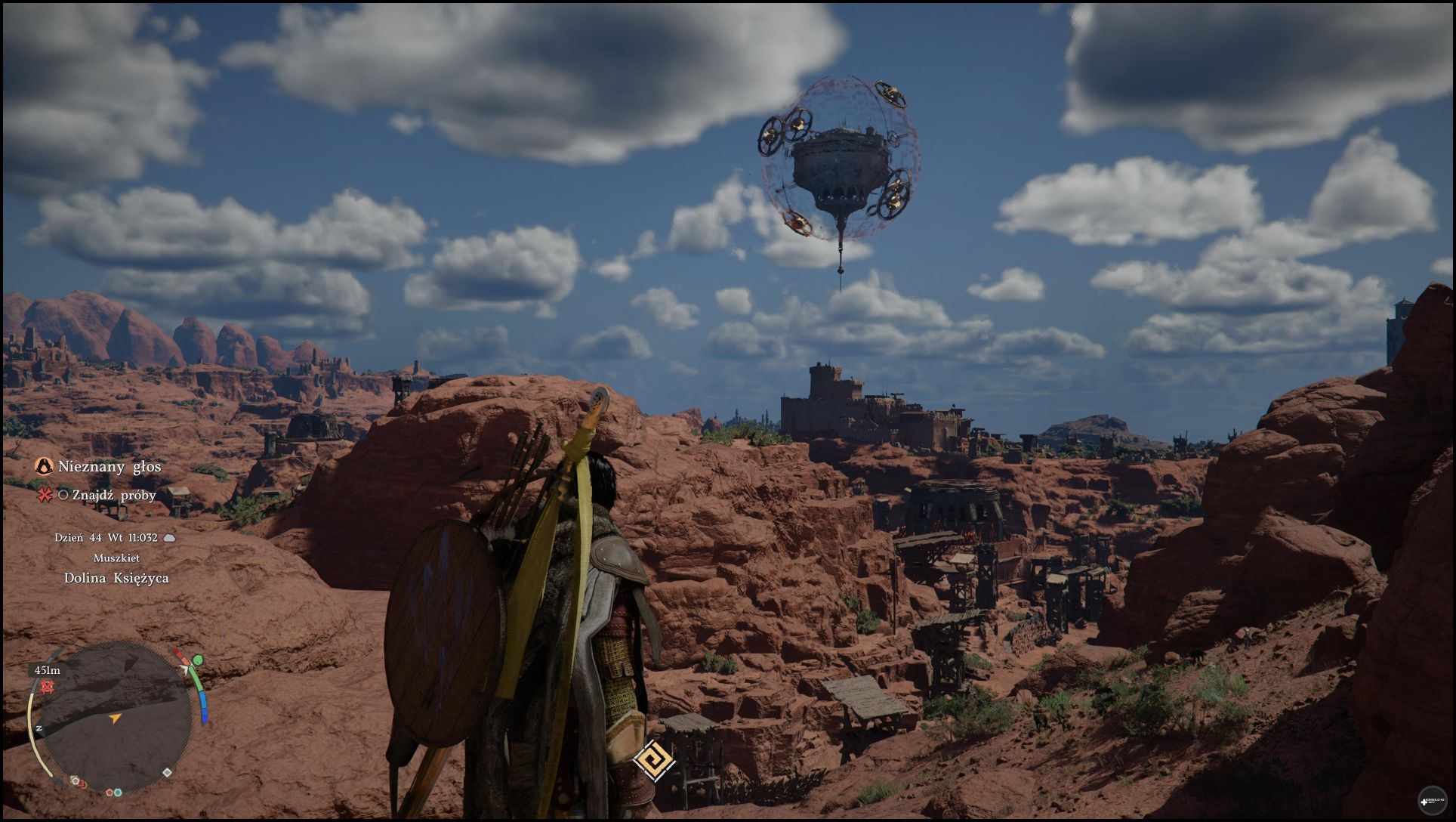The width and height of the screenshot is (1456, 822).
Task: Click the Dolina Księżyca location label
Action: point(116,579)
